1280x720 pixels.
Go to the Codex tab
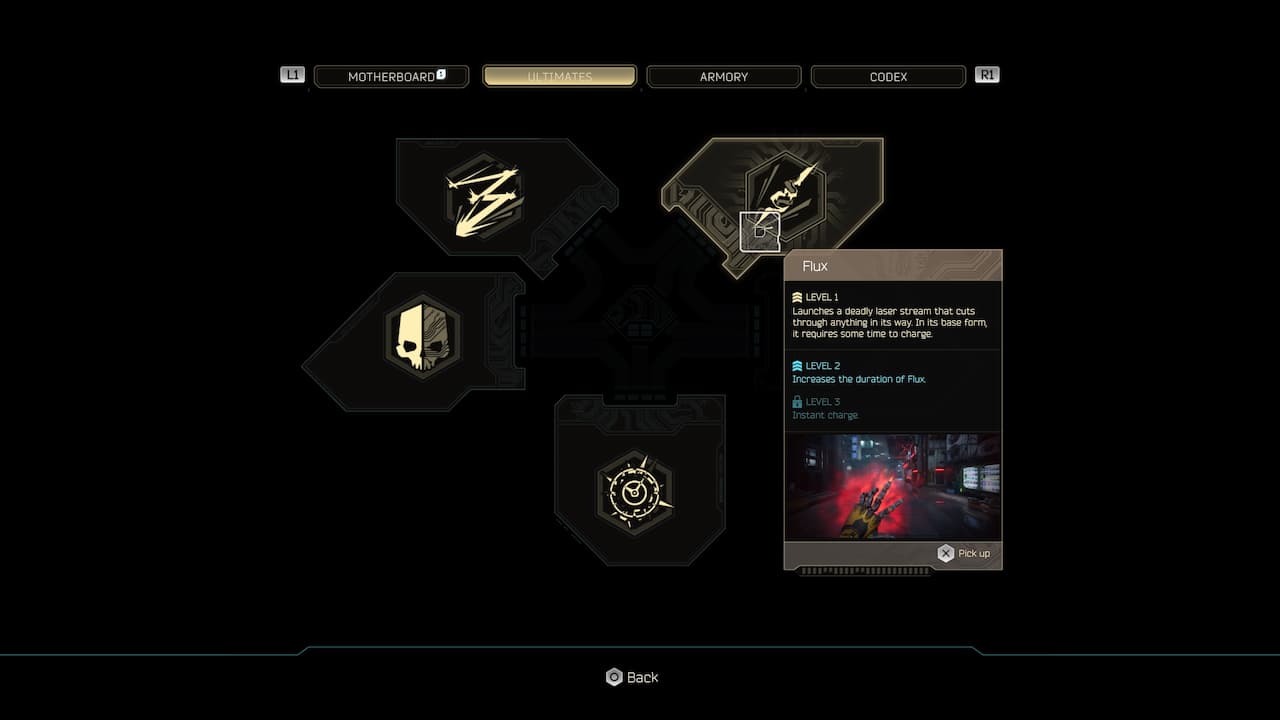(x=888, y=77)
